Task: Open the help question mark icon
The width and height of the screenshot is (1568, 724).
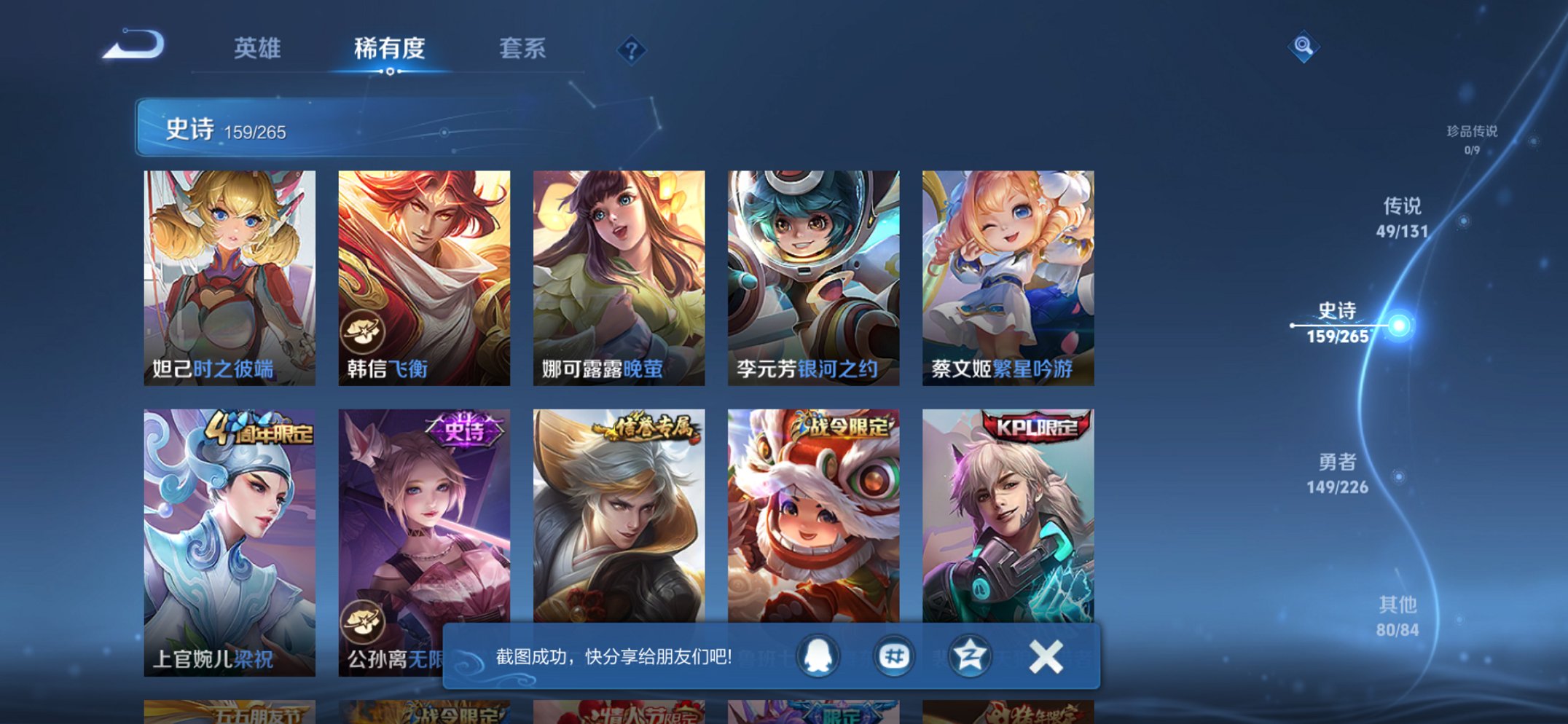Action: pos(631,50)
